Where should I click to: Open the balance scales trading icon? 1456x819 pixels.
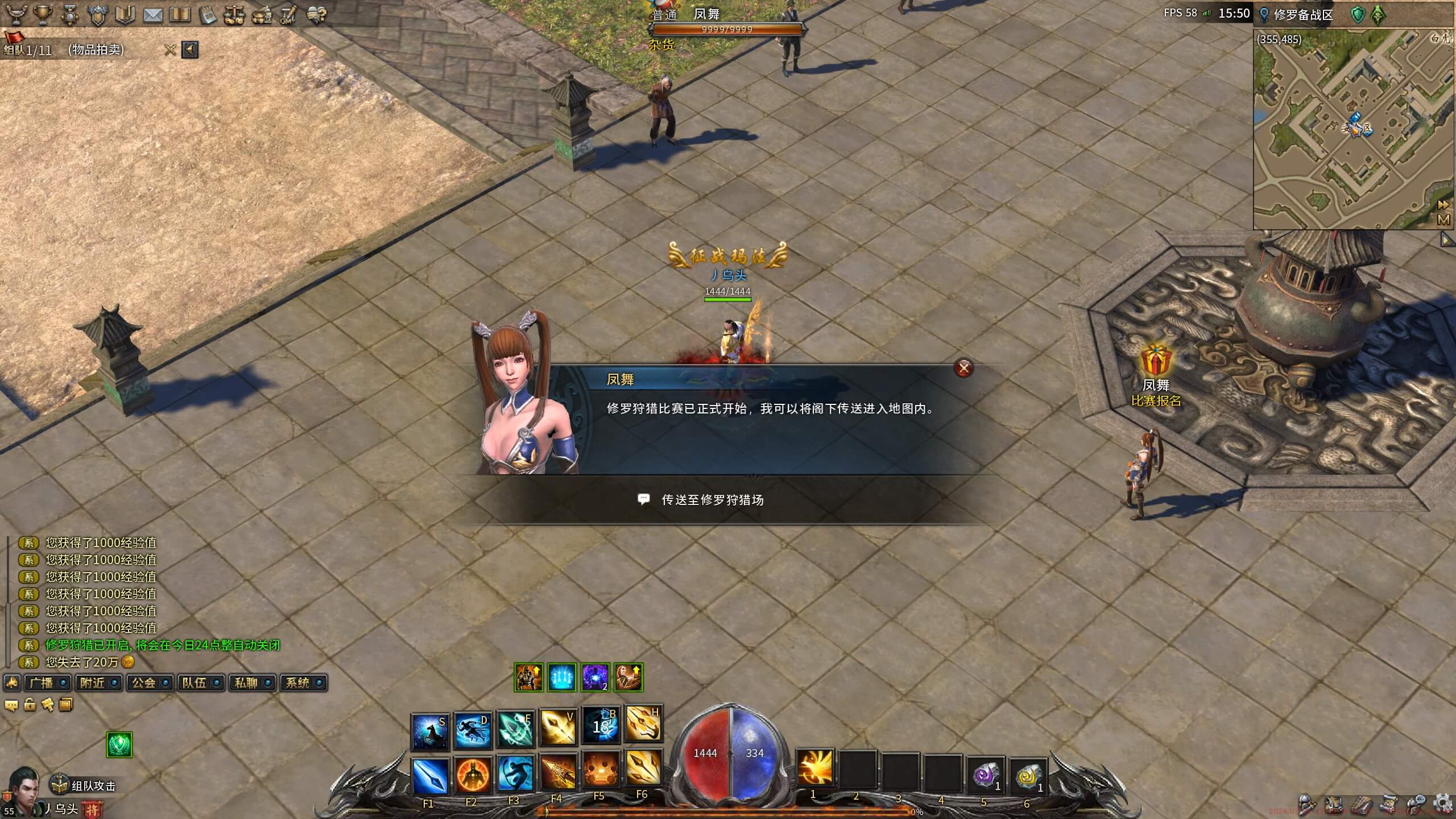[233, 15]
